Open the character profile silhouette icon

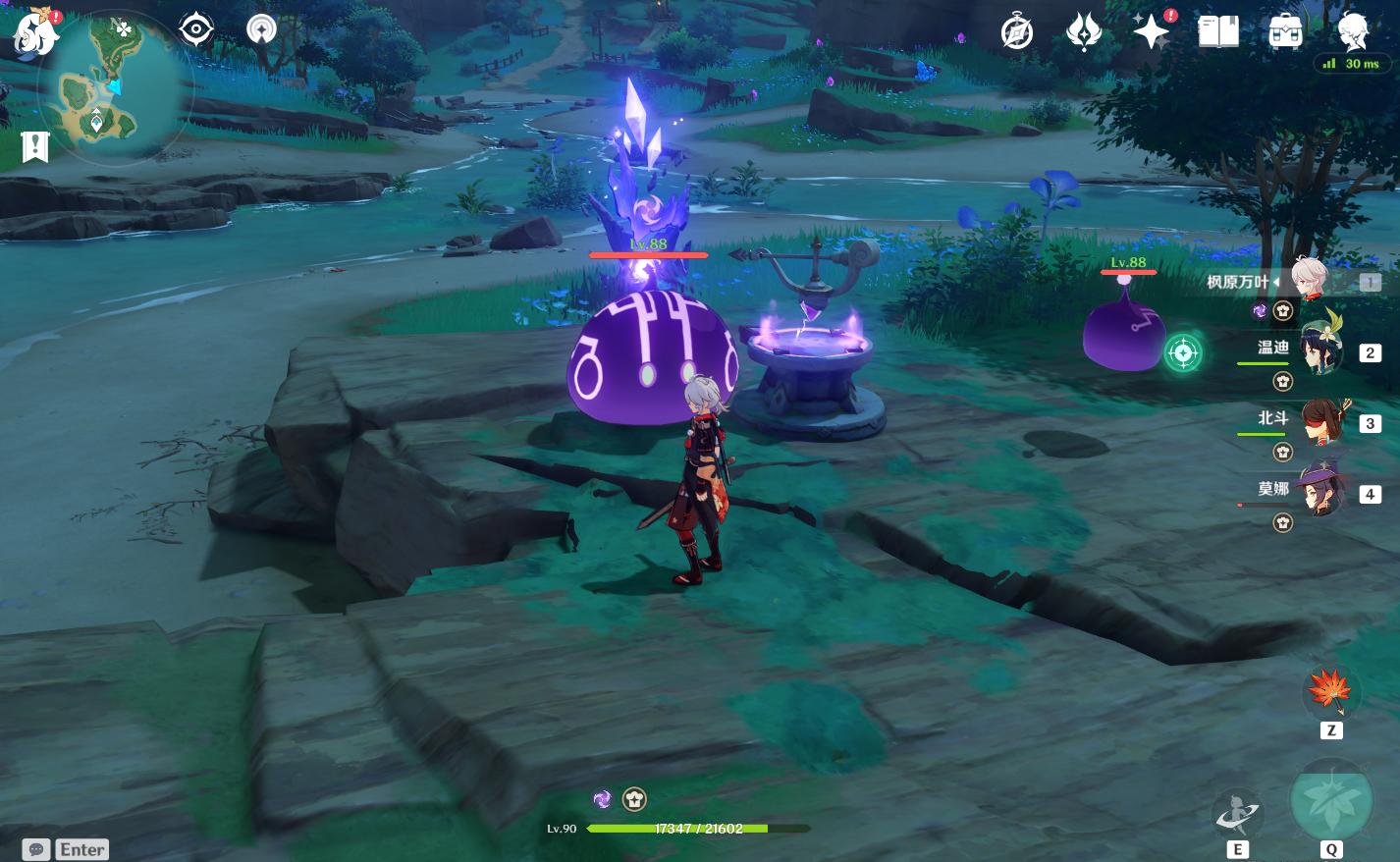[x=1353, y=32]
